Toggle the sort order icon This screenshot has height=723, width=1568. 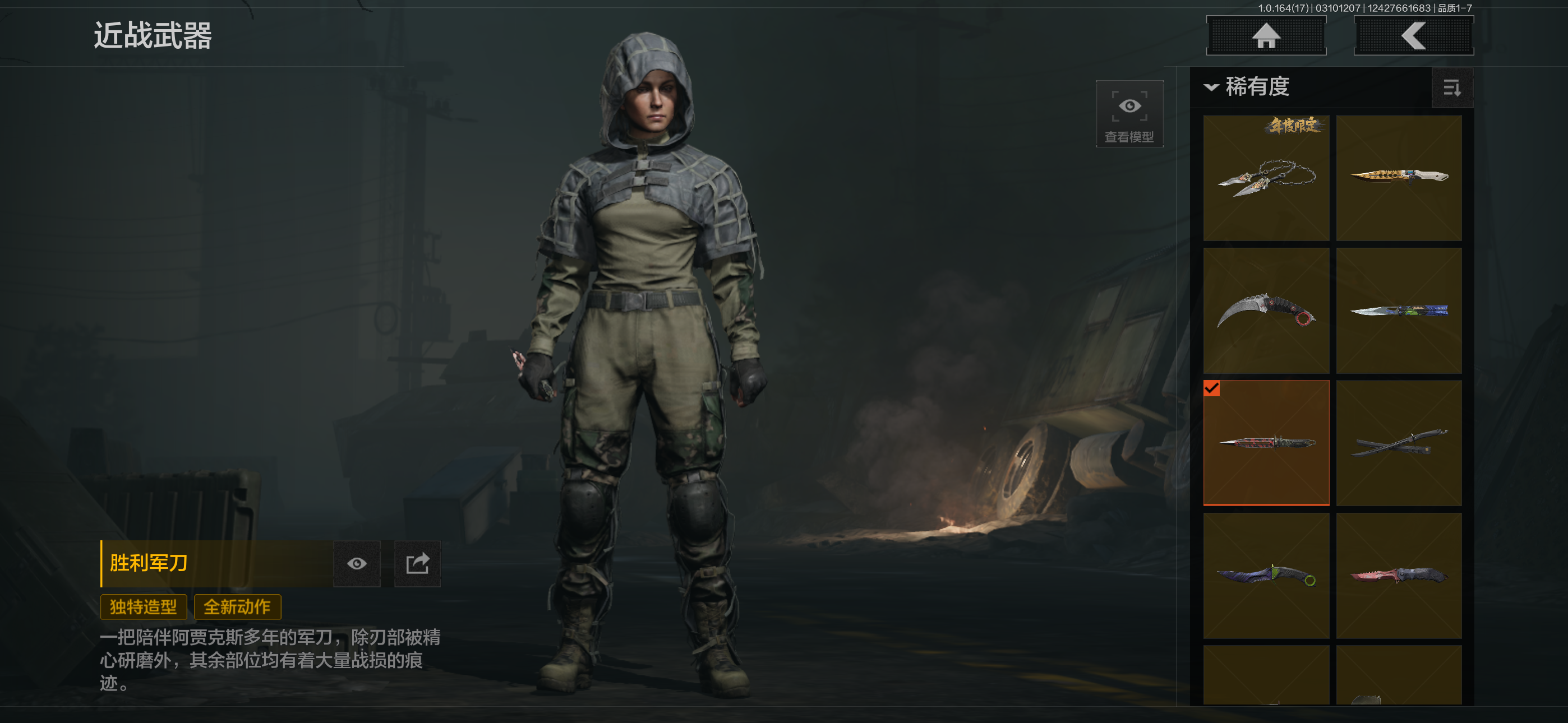1452,88
